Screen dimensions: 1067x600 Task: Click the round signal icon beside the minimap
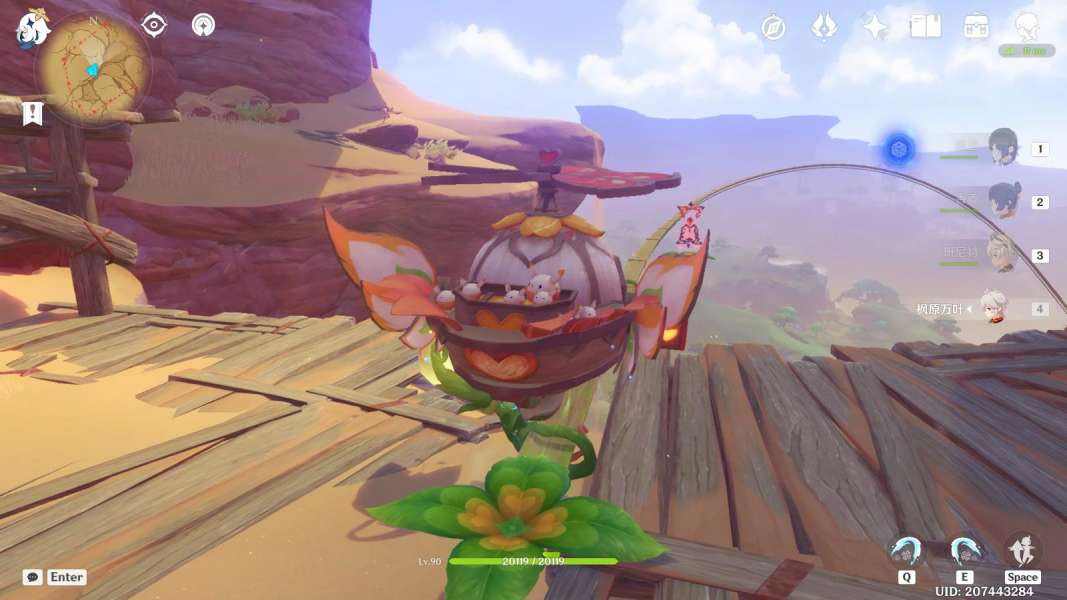(x=204, y=25)
